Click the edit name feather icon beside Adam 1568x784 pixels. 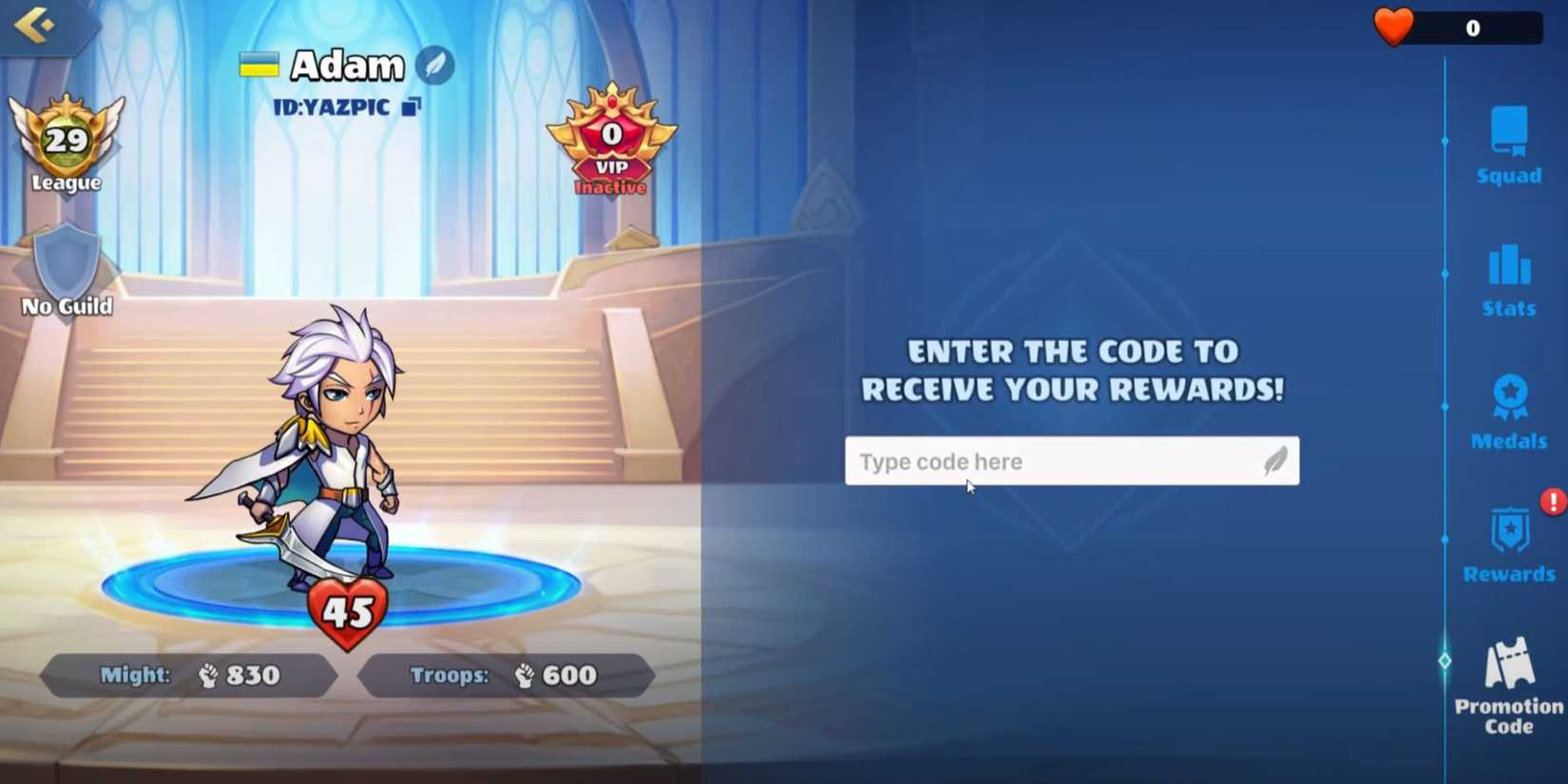[435, 67]
